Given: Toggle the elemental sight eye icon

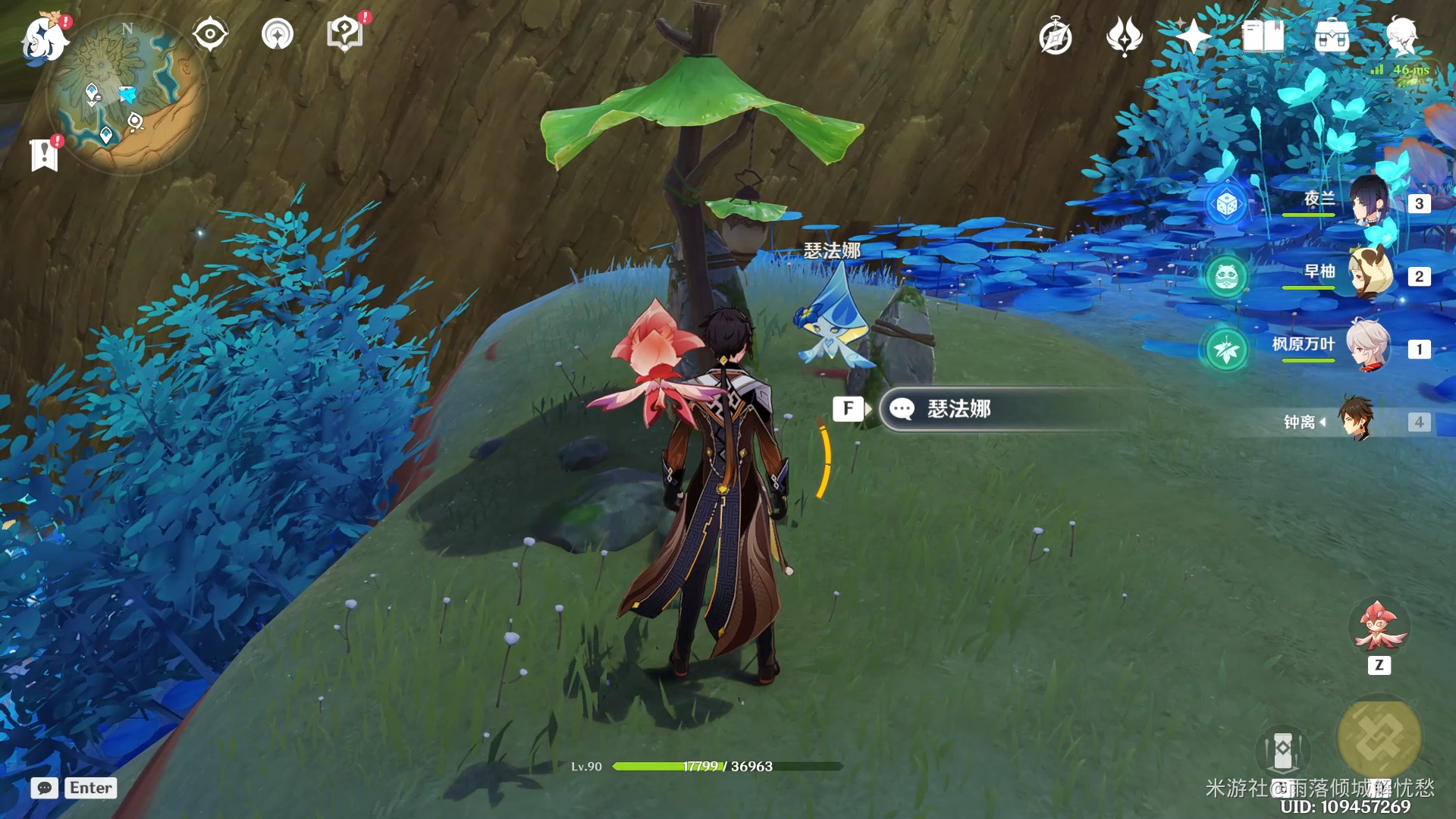Looking at the screenshot, I should (x=210, y=34).
